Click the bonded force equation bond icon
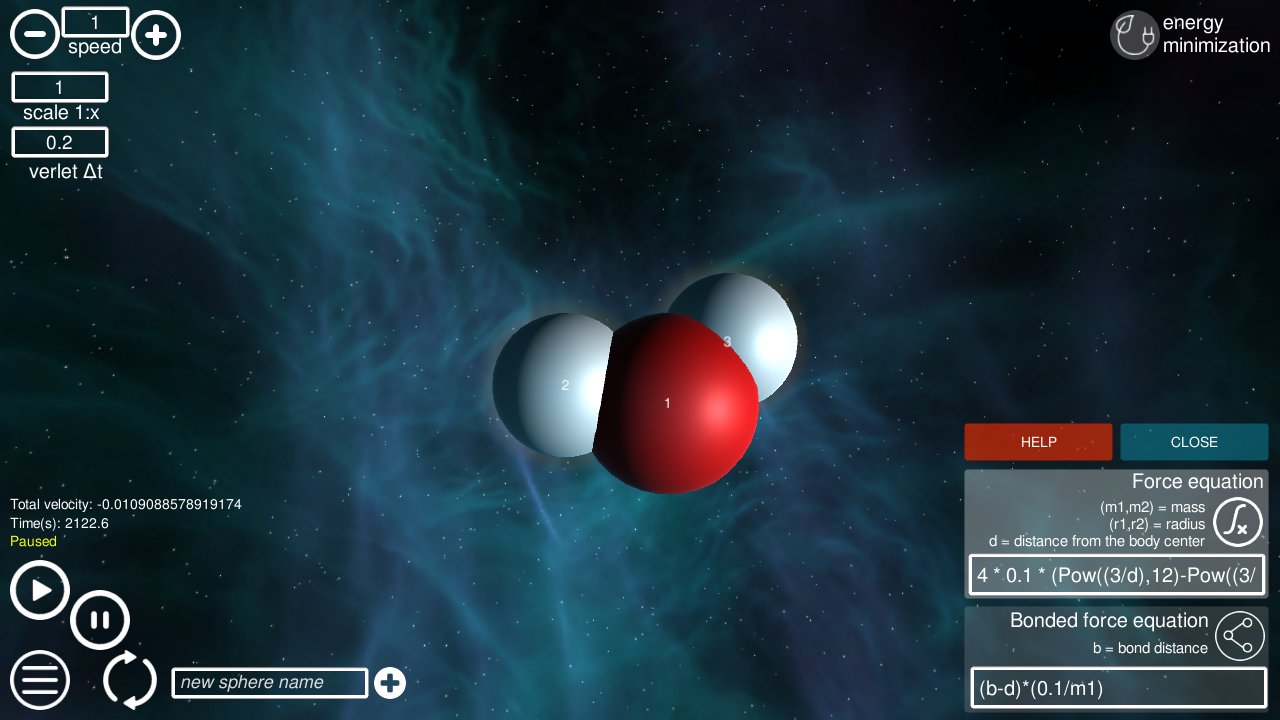This screenshot has height=720, width=1280. tap(1239, 635)
